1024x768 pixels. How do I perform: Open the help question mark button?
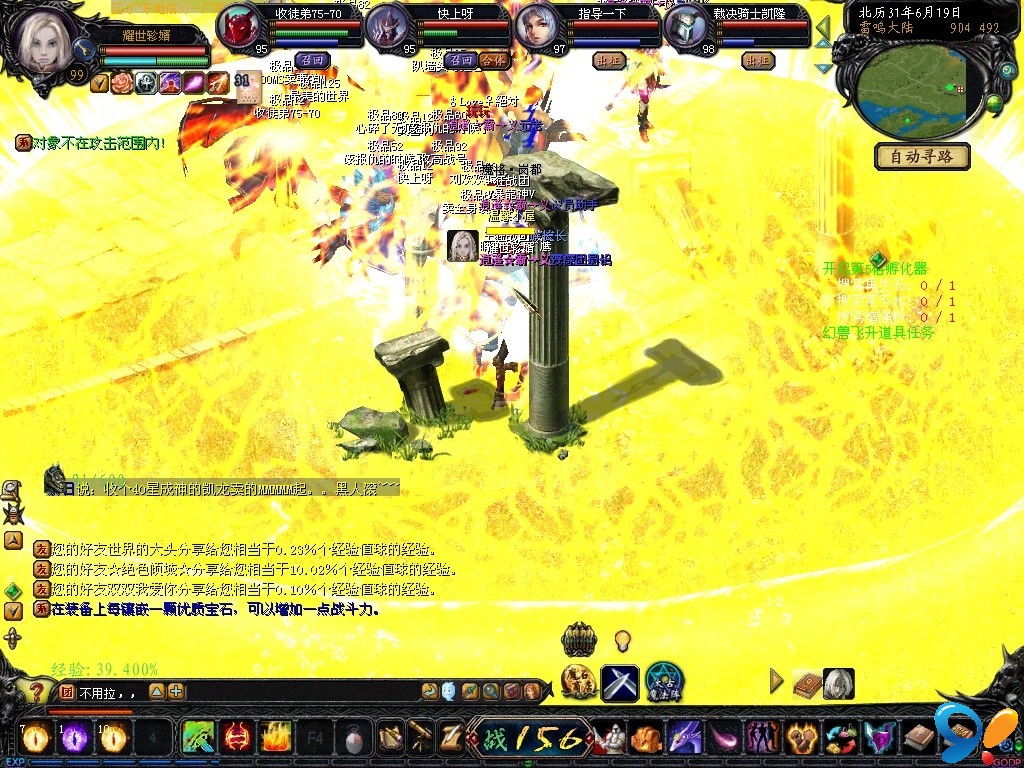(36, 691)
